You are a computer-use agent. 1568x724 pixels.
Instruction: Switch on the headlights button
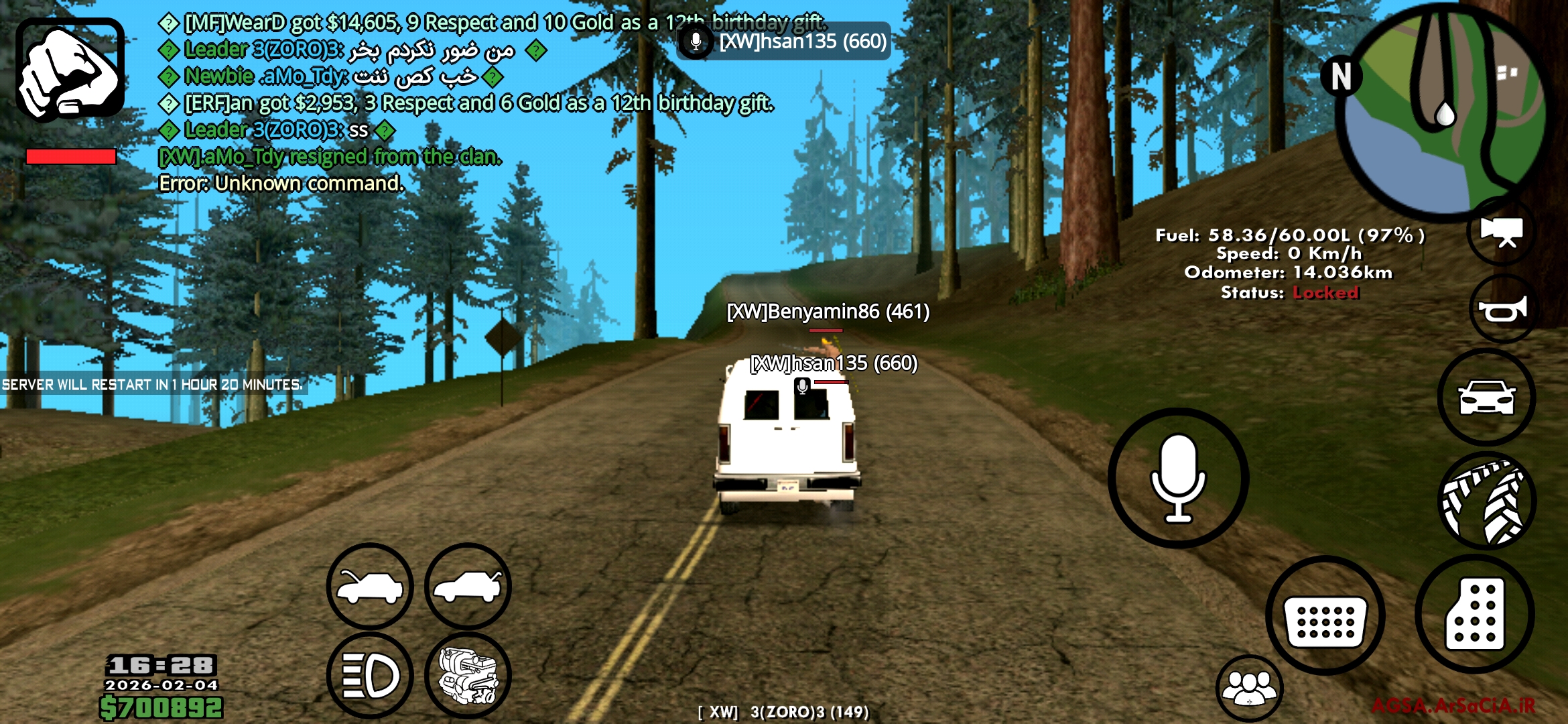tap(370, 675)
